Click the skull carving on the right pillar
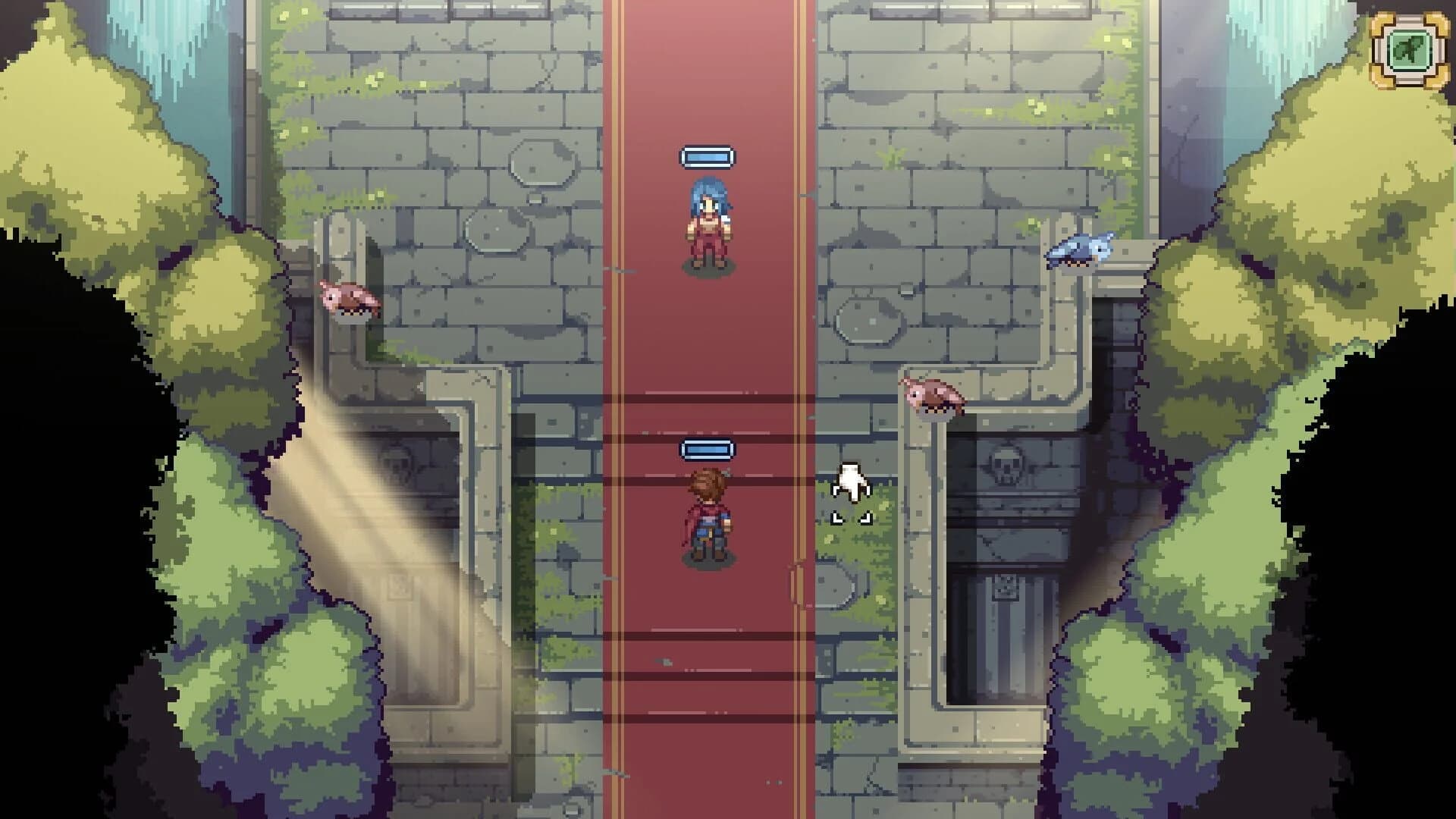The height and width of the screenshot is (819, 1456). click(x=1009, y=466)
